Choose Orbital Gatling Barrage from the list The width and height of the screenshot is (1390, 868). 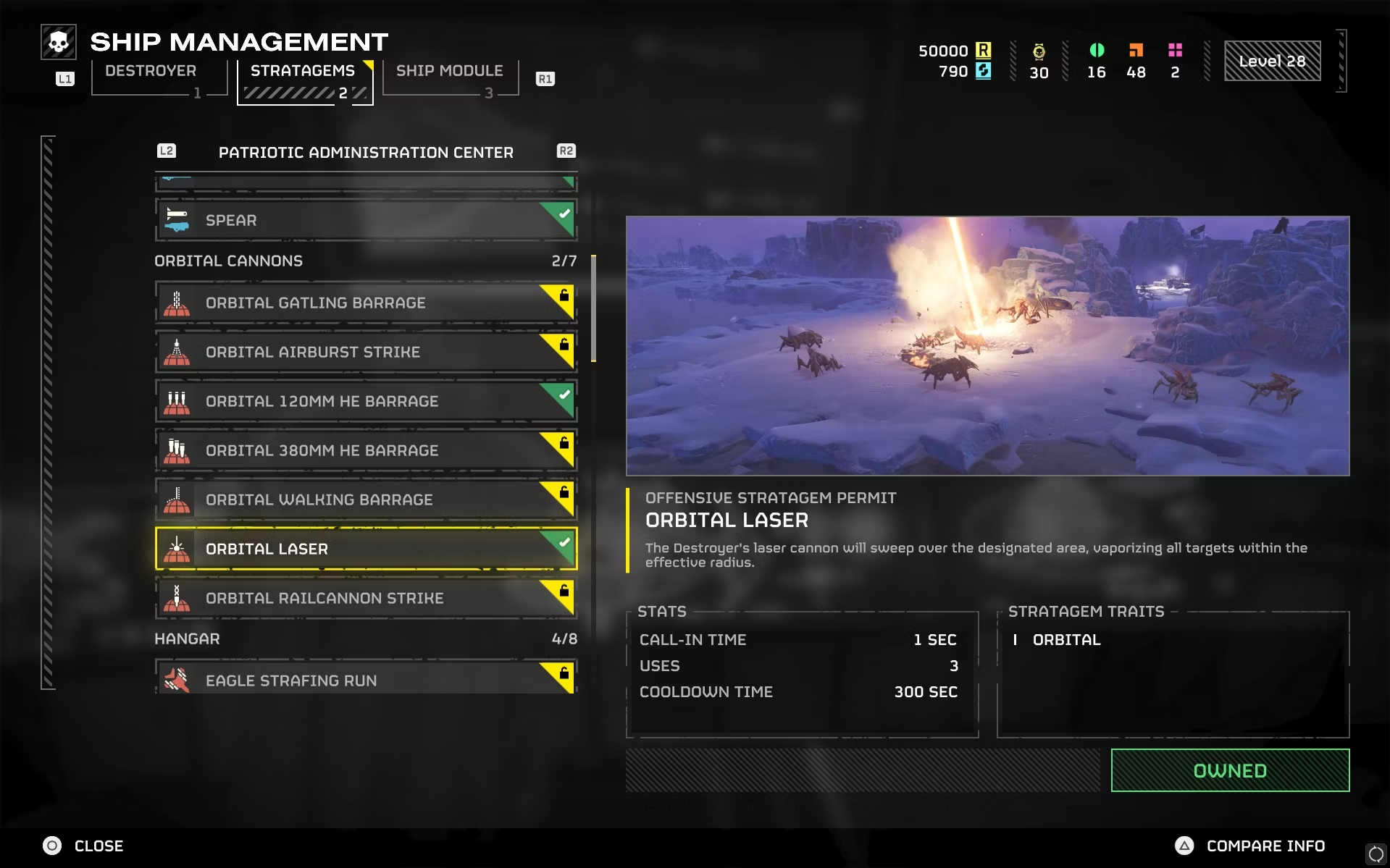[365, 303]
